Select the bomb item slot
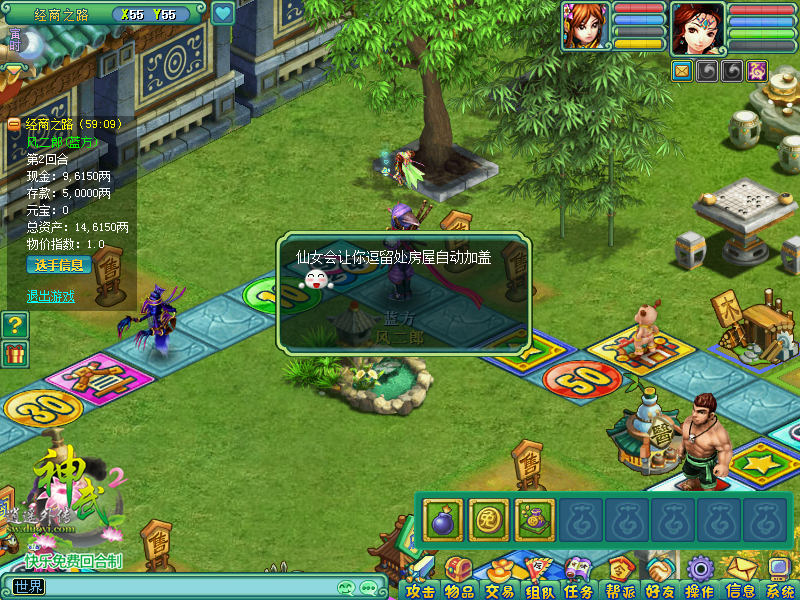This screenshot has width=800, height=600. [x=443, y=520]
